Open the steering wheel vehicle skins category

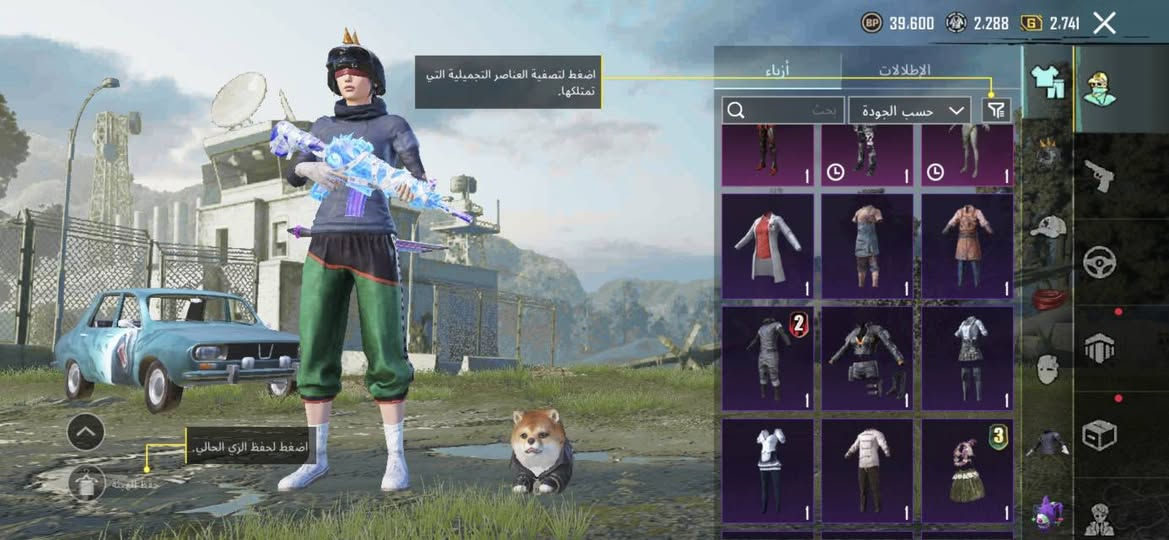1100,262
